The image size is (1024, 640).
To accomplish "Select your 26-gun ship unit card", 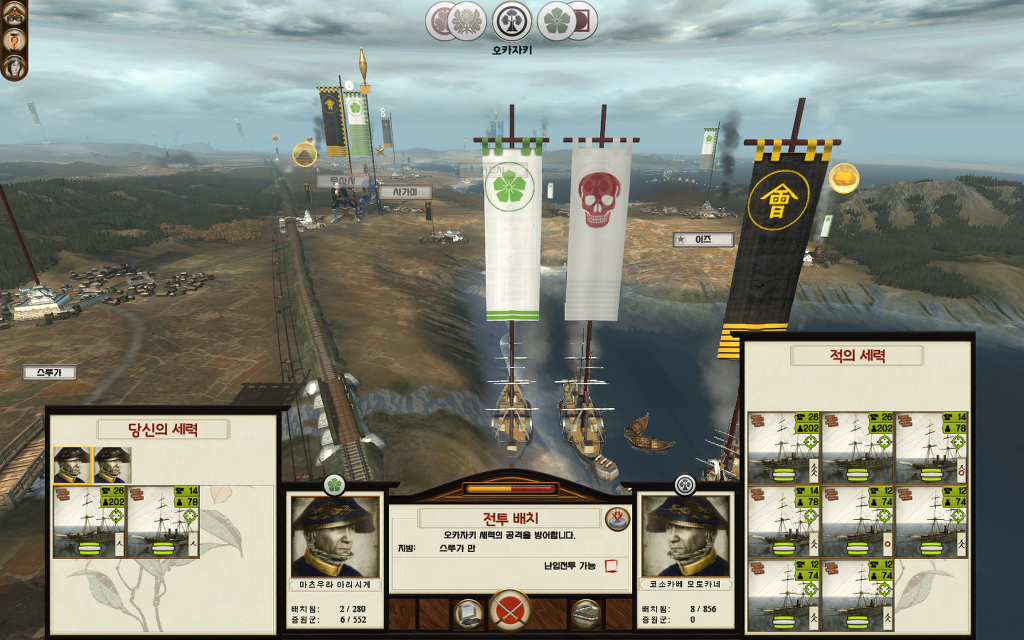I will (x=89, y=521).
